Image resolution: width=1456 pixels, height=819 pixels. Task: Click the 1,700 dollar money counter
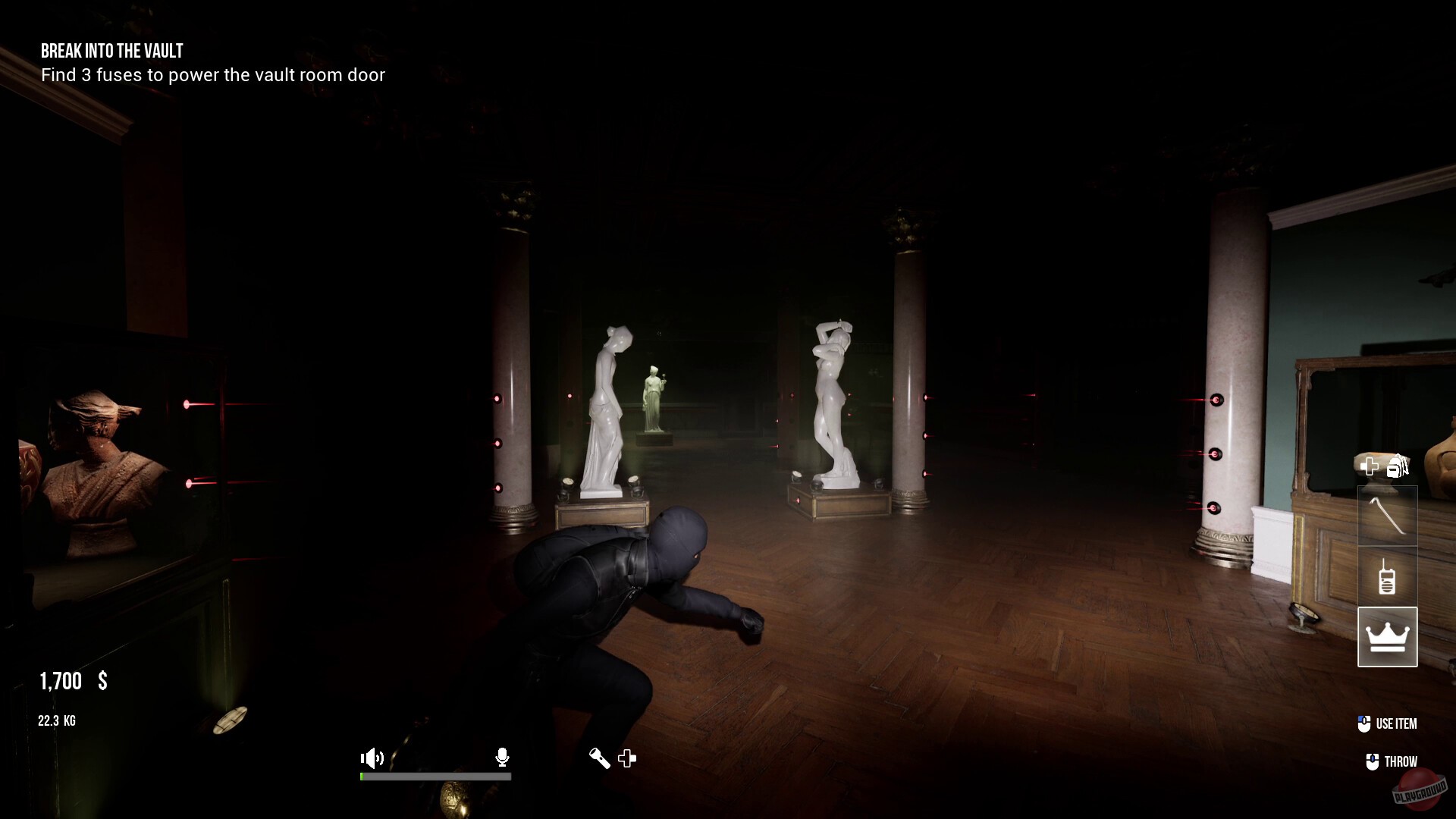point(71,681)
